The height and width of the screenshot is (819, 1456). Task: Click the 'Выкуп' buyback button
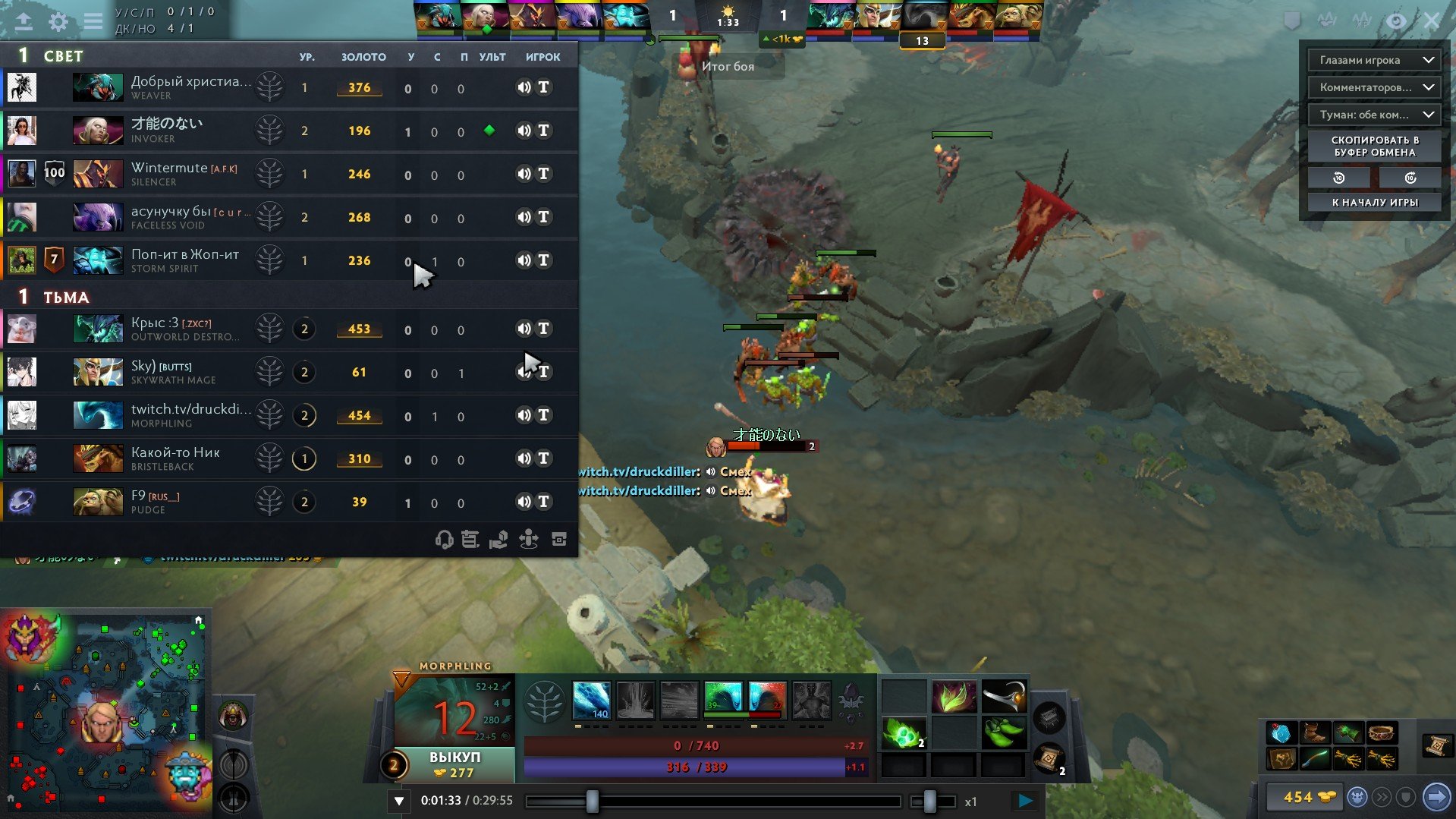point(454,764)
